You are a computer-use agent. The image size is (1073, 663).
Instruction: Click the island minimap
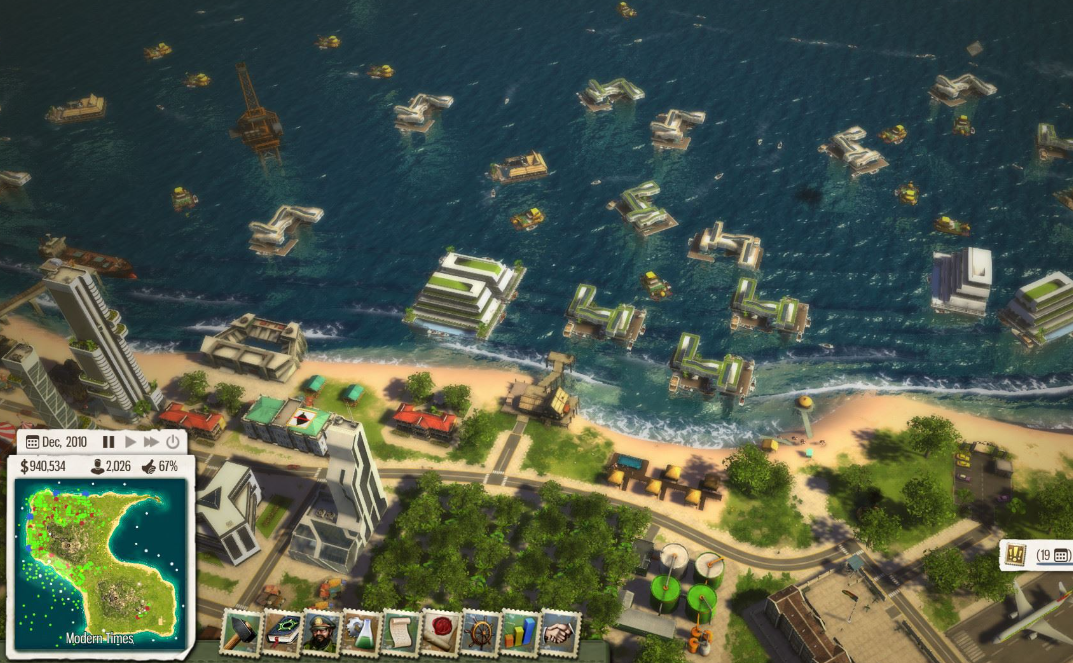98,558
